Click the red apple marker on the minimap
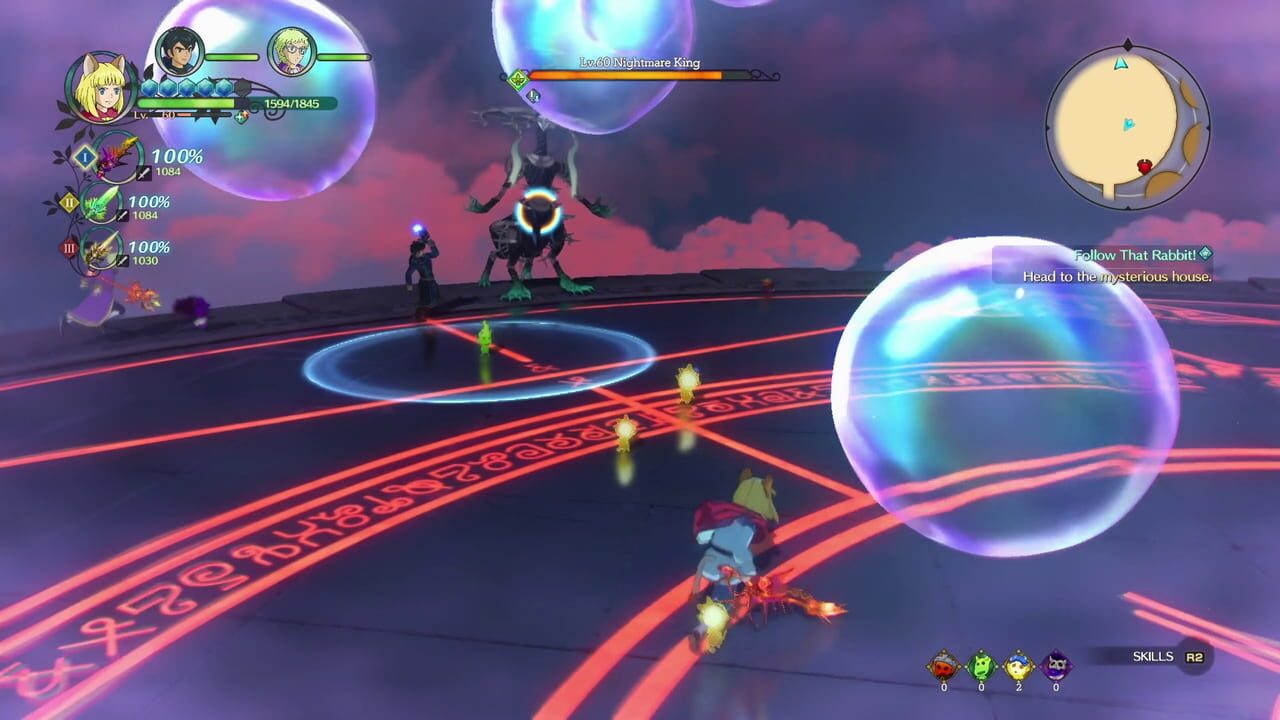Viewport: 1280px width, 720px height. pos(1144,166)
